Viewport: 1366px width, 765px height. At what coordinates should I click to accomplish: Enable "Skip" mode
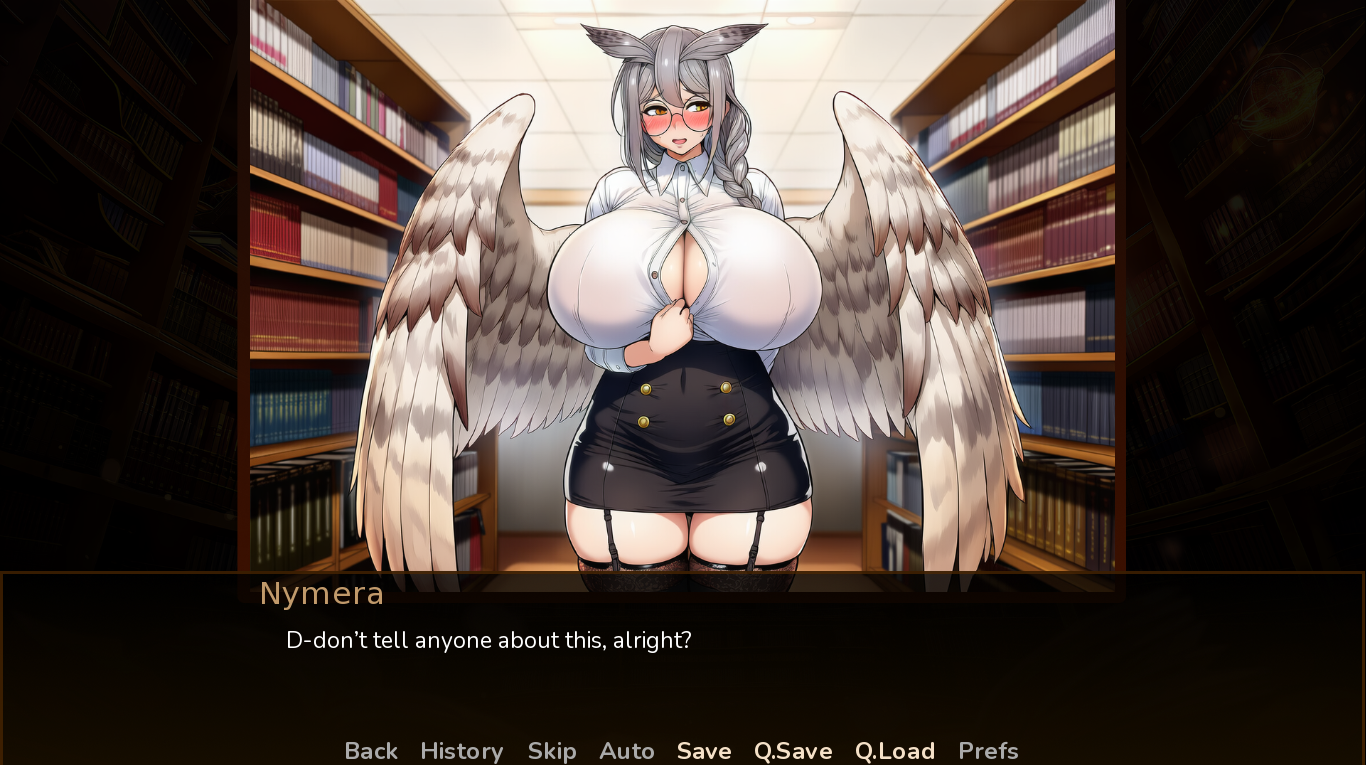(551, 751)
